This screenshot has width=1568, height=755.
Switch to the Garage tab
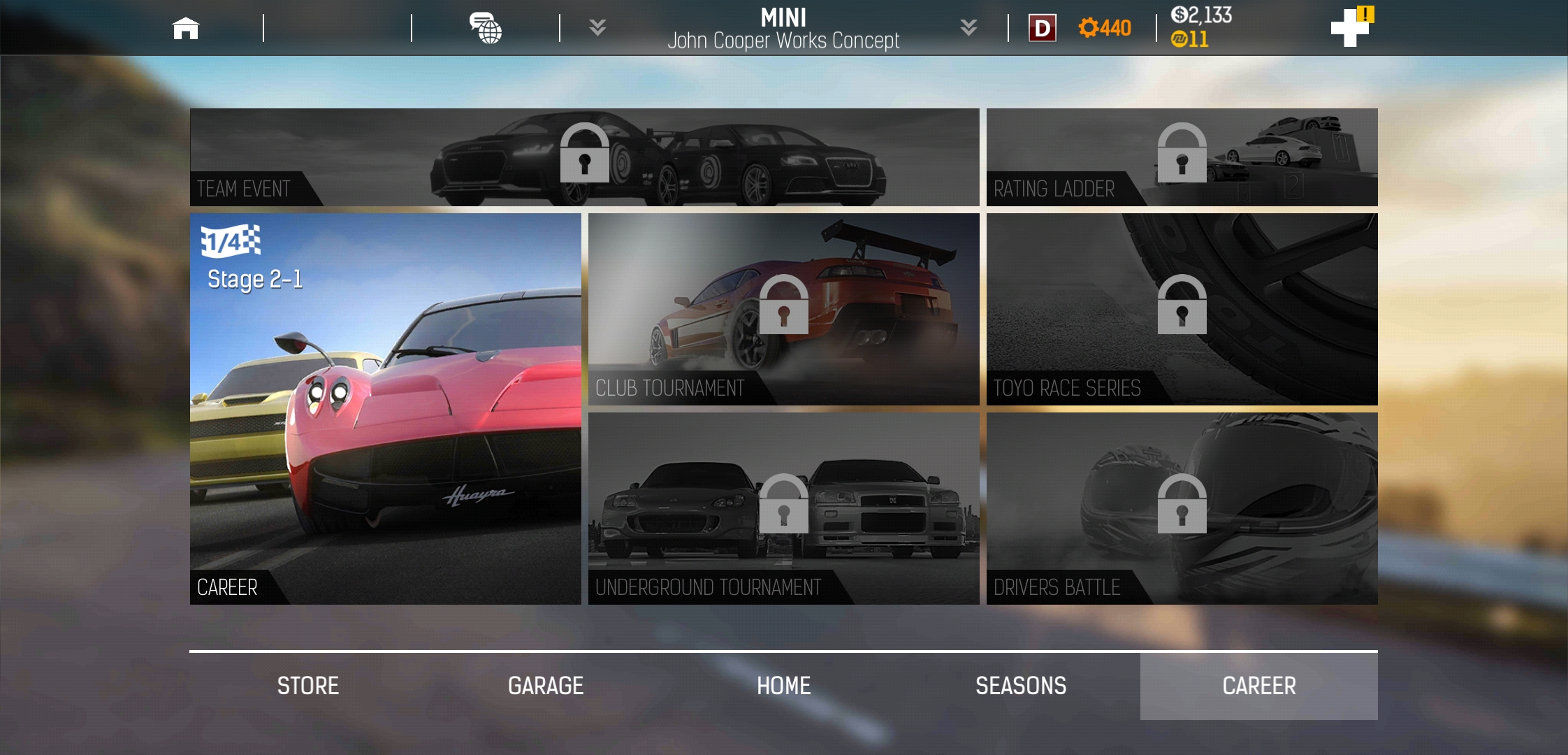coord(546,686)
